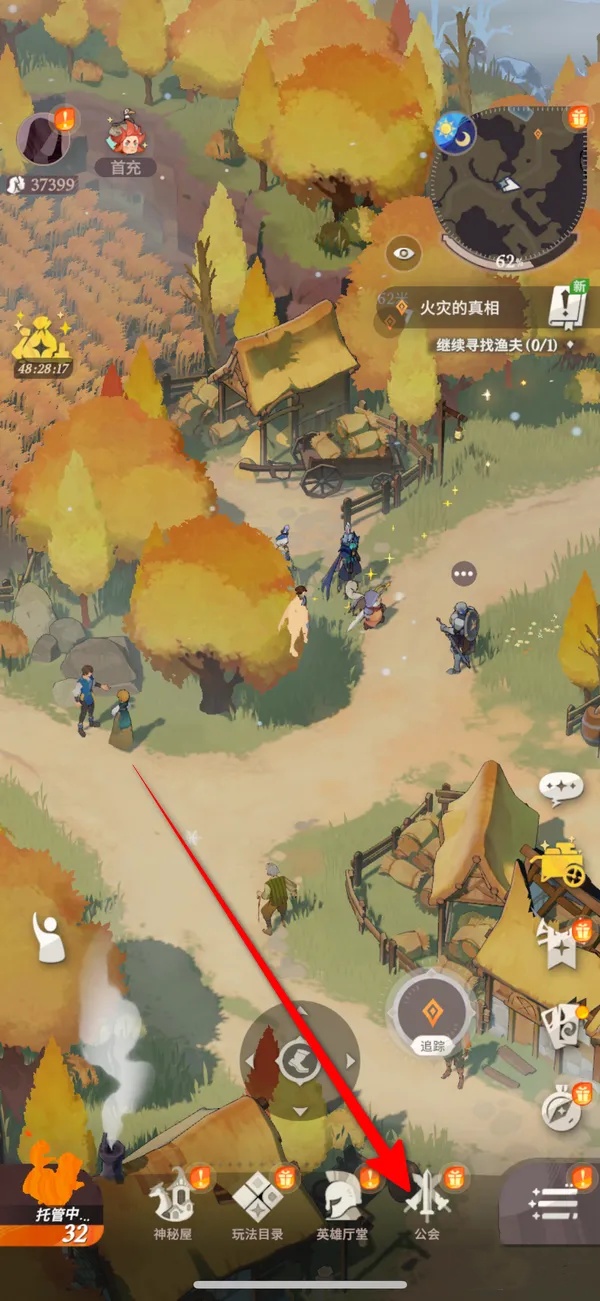The image size is (600, 1301).
Task: Open the circular minimap
Action: tap(510, 182)
